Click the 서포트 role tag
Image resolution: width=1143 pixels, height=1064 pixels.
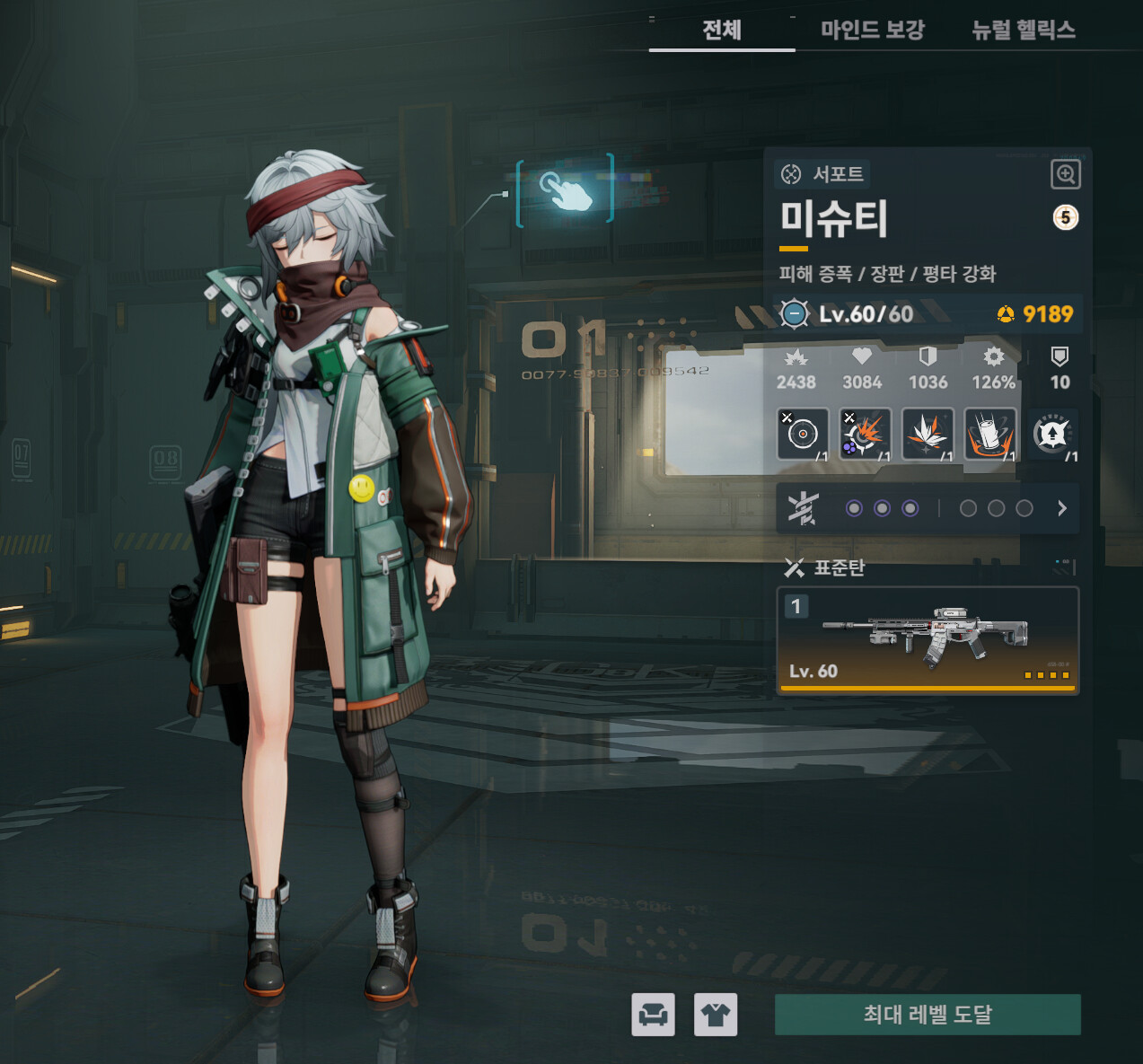pyautogui.click(x=822, y=173)
